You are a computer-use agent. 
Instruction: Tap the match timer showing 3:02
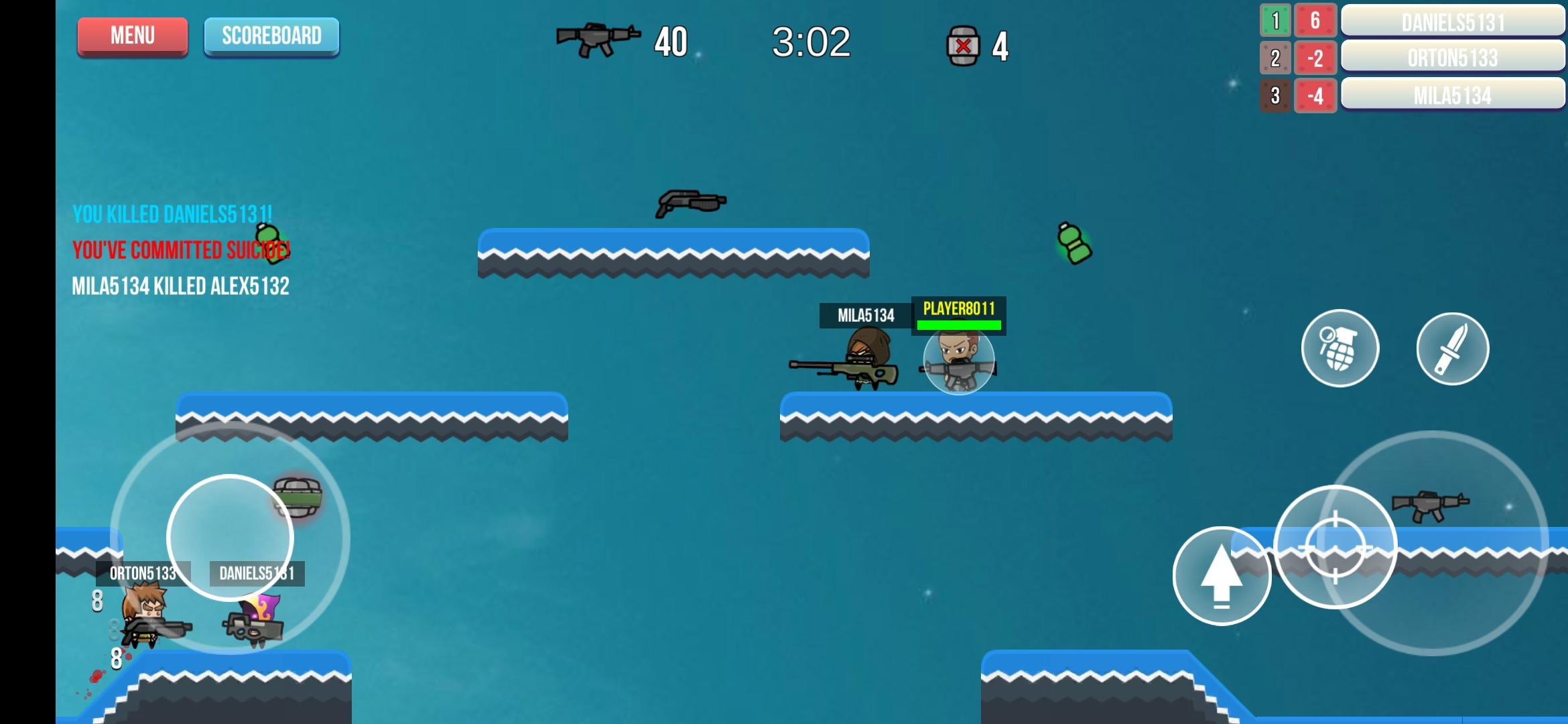811,40
